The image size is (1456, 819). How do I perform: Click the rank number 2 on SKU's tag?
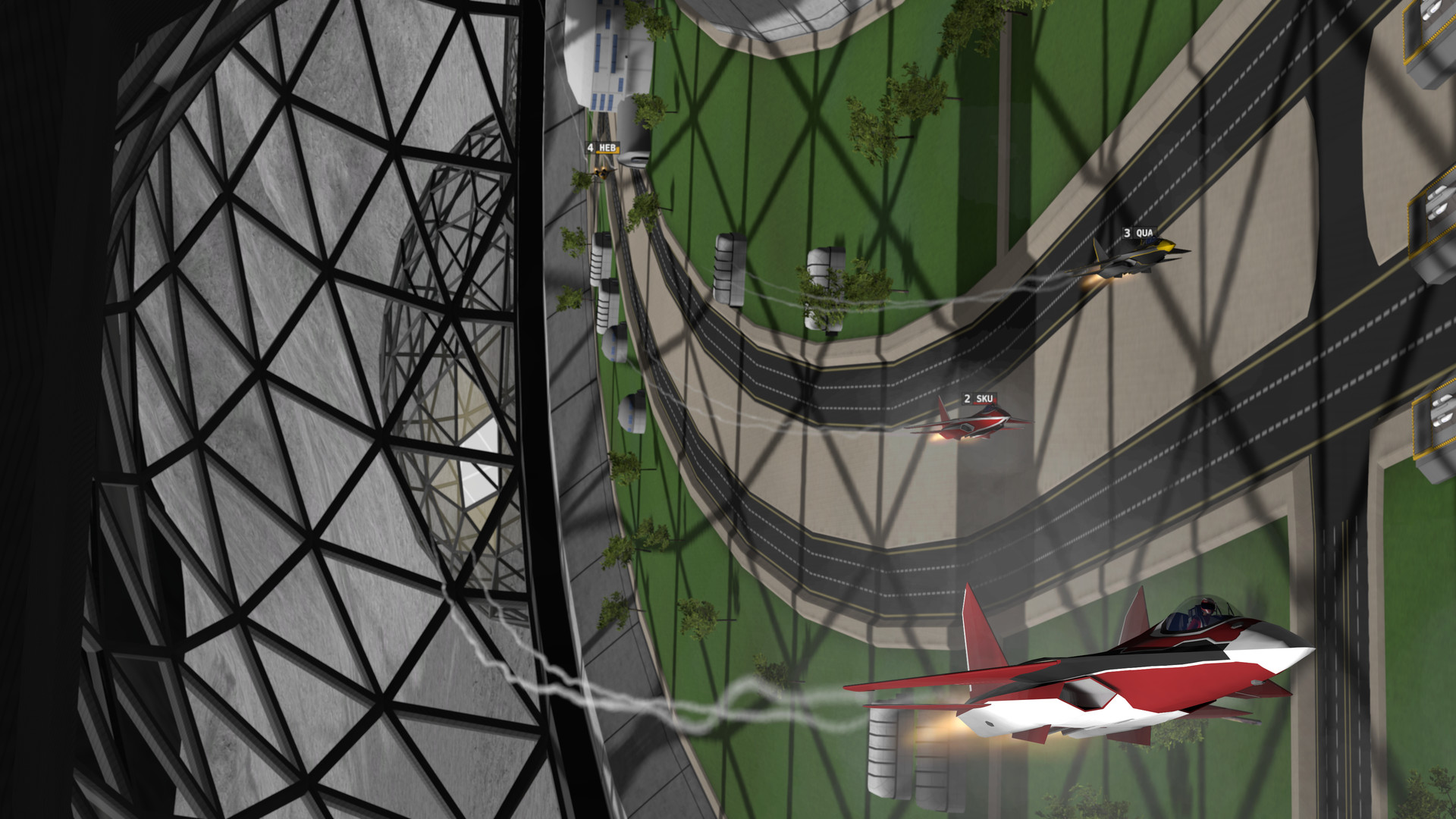coord(968,397)
